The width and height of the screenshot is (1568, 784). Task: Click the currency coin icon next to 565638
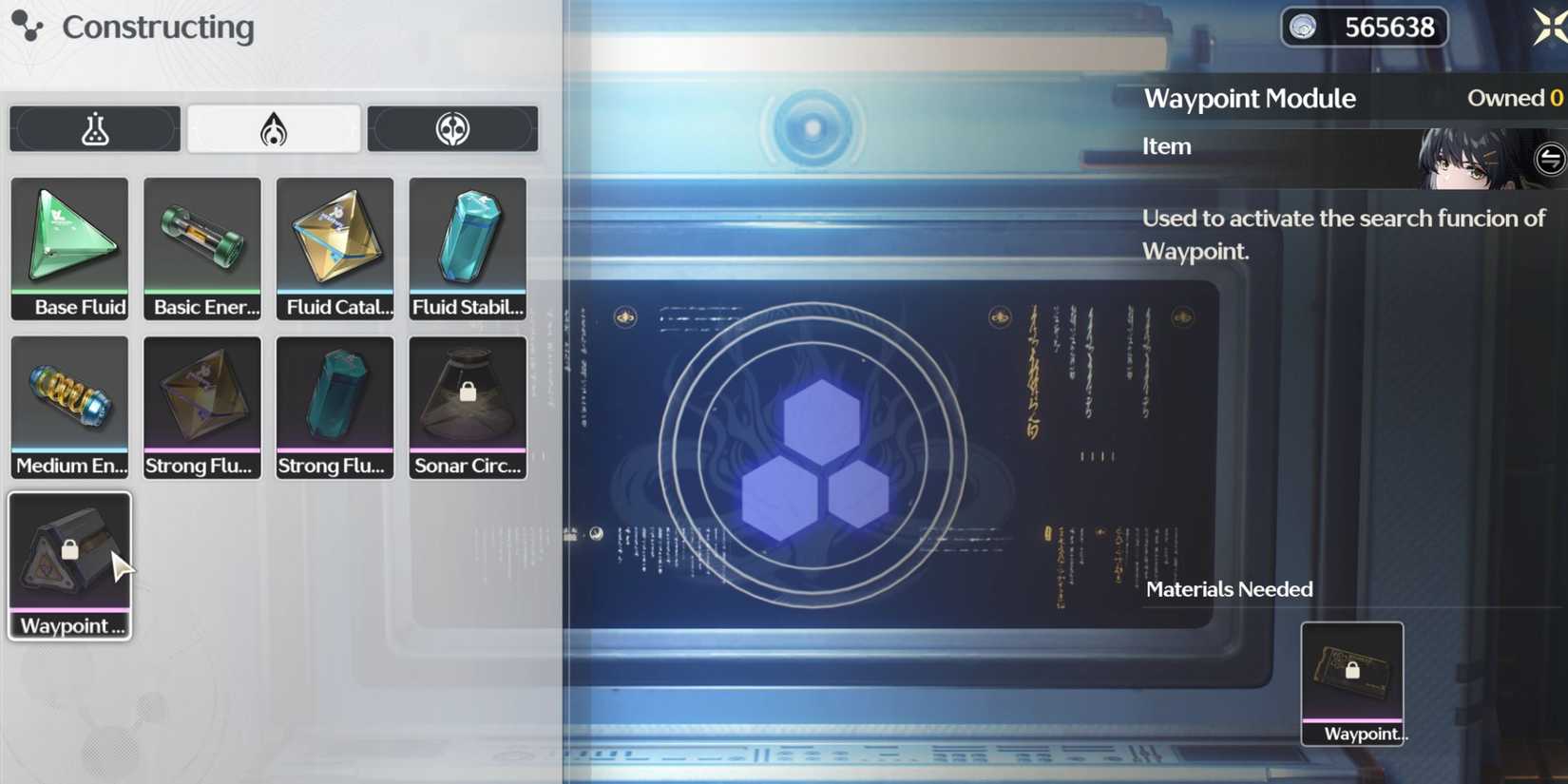(x=1304, y=27)
